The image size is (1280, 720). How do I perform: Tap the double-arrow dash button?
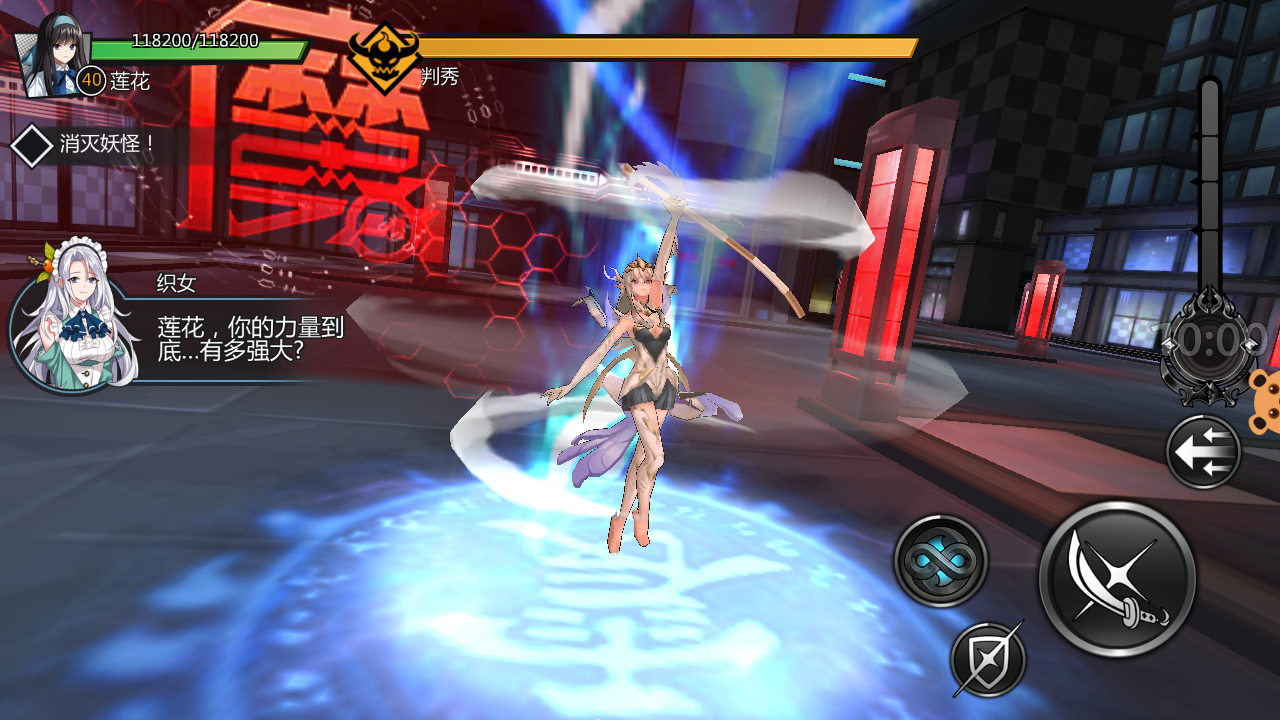click(1203, 452)
